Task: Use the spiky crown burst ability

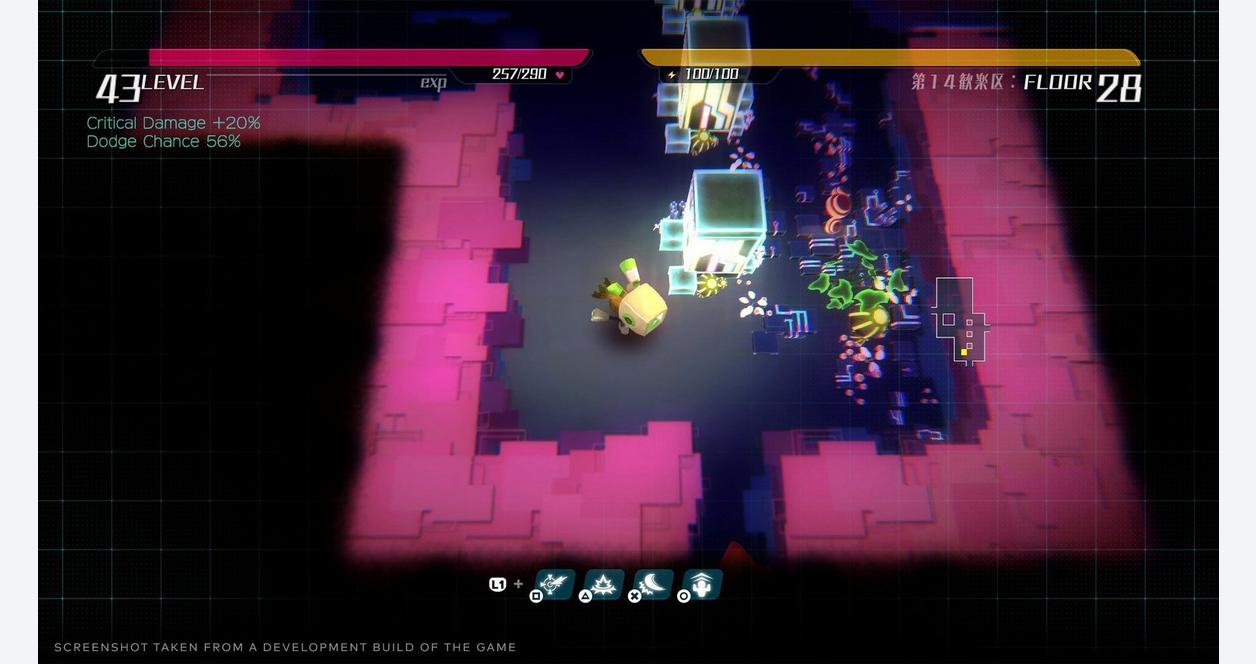Action: [x=604, y=584]
